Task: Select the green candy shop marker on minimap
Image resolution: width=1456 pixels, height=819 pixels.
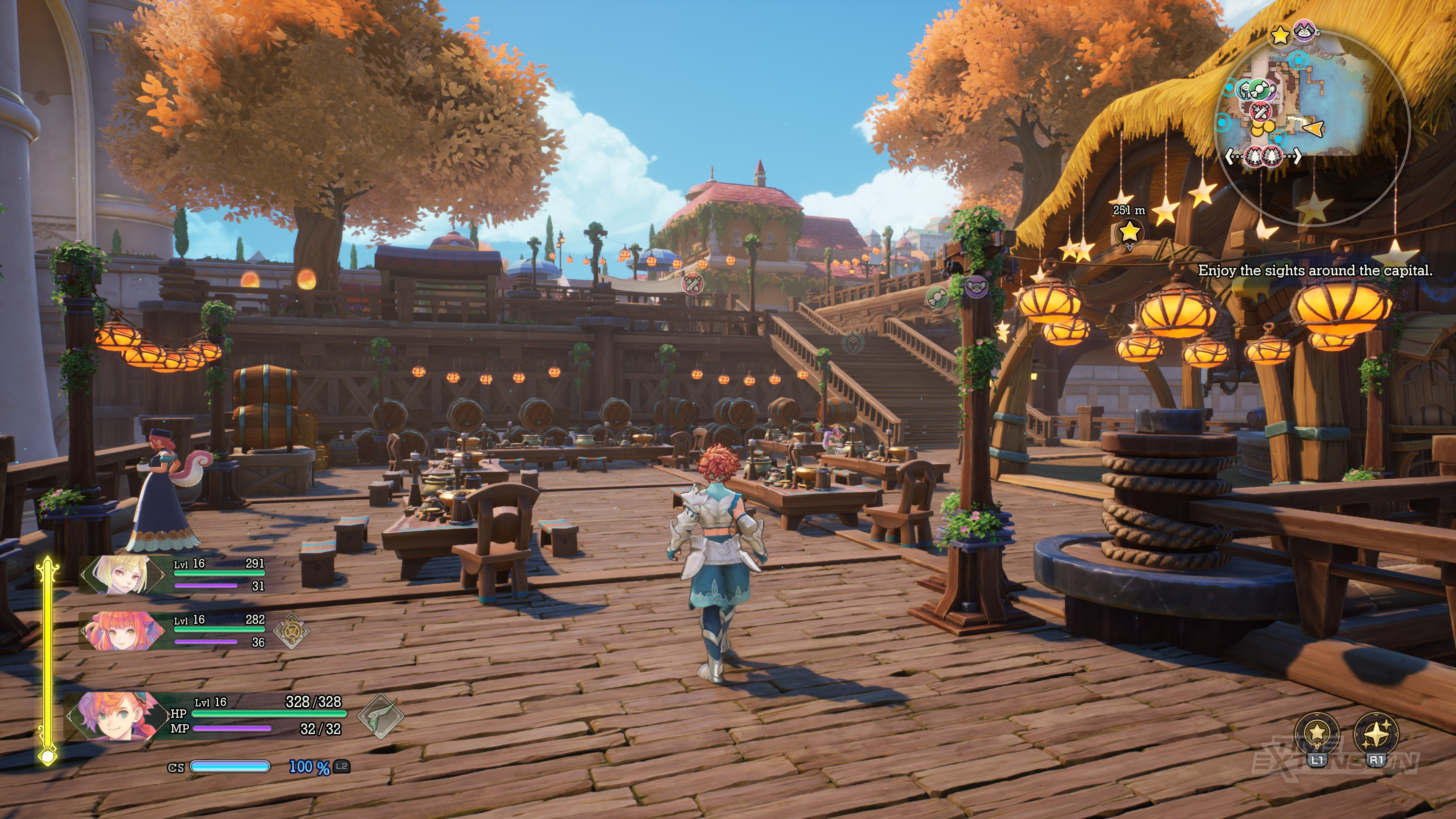Action: 1259,89
